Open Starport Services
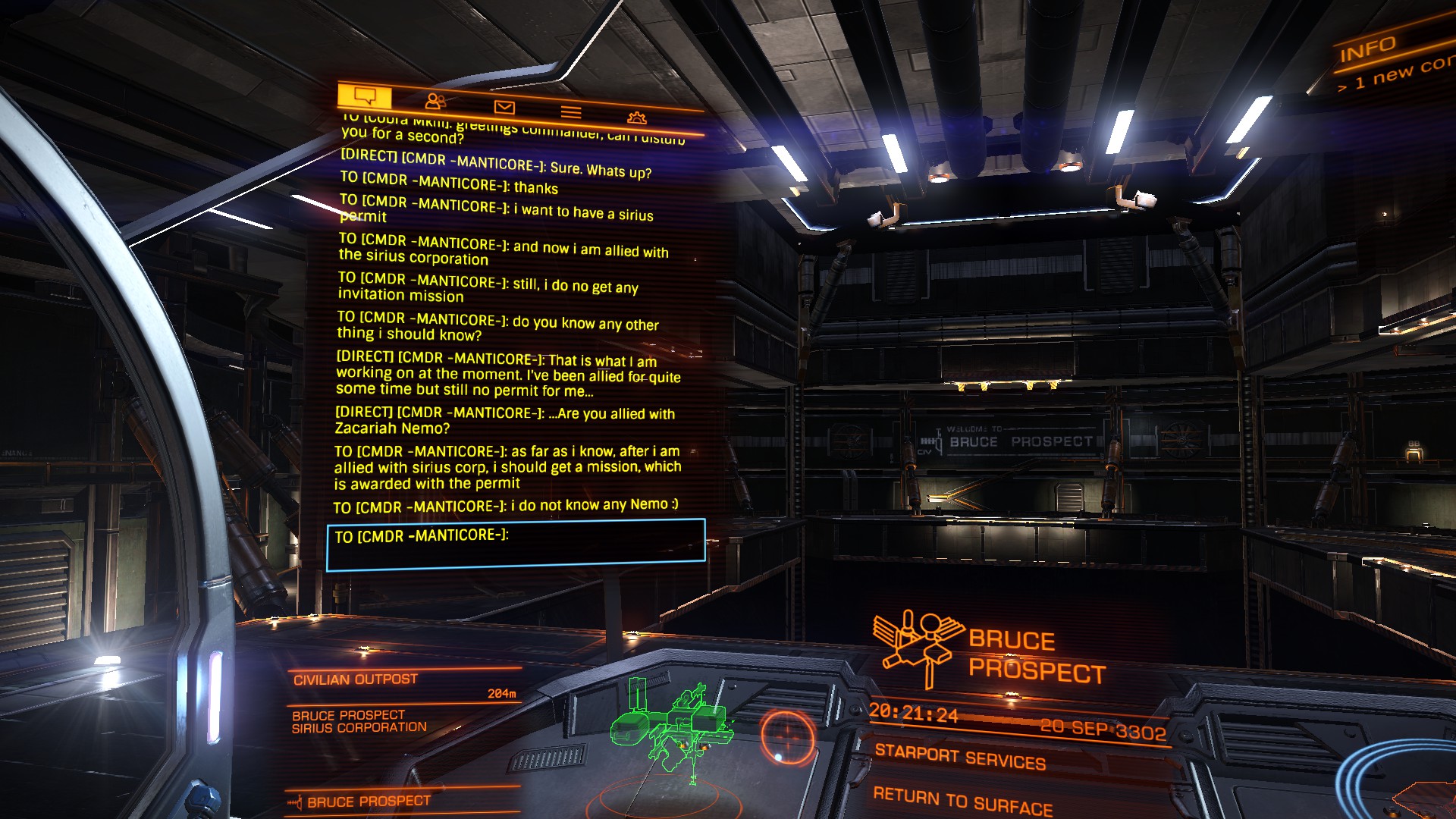 pos(960,758)
